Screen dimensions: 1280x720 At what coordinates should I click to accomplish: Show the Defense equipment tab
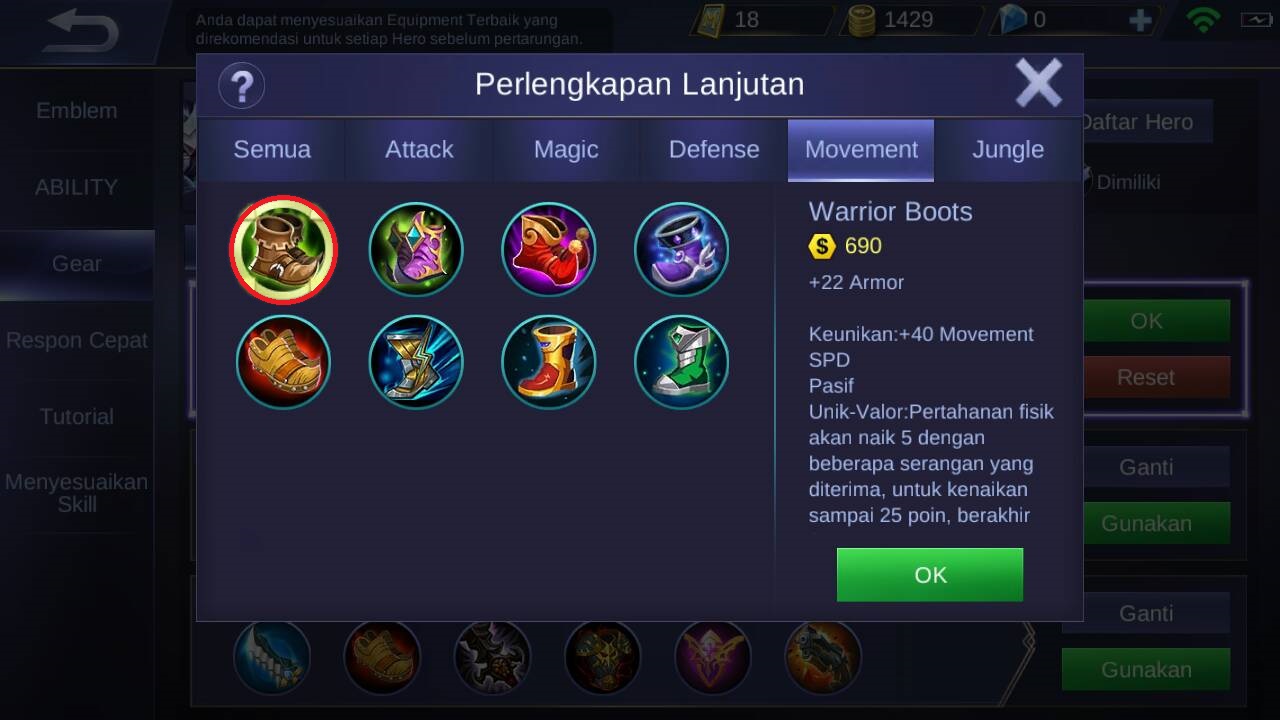coord(714,150)
